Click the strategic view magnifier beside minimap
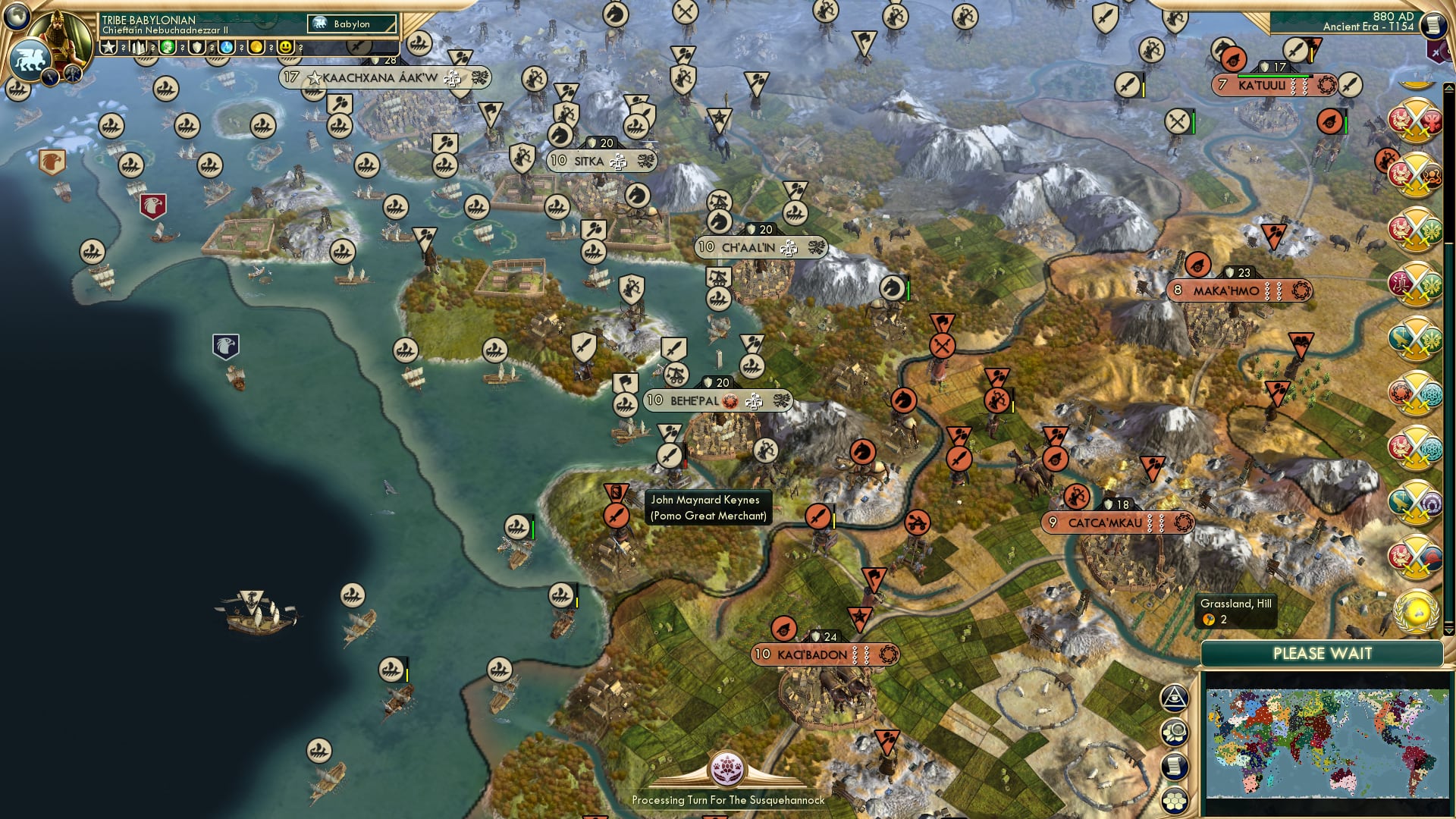The width and height of the screenshot is (1456, 819). 1175,730
